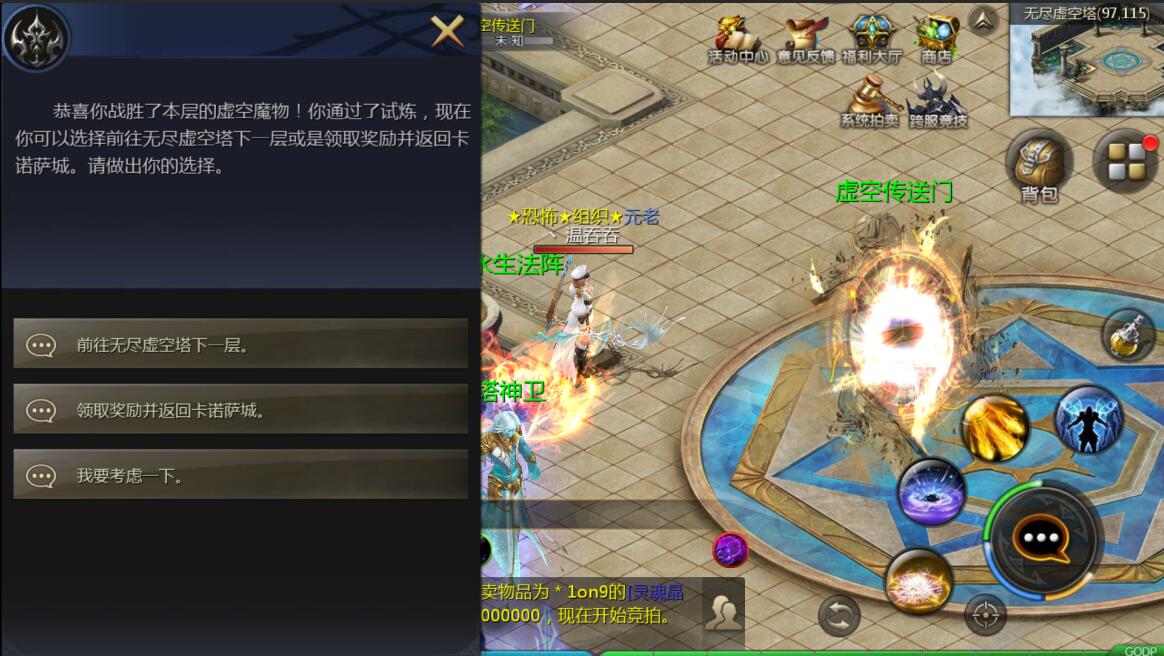Choose 领取奖励并返回卡诺萨城 dialogue option
The height and width of the screenshot is (656, 1164).
[x=240, y=410]
